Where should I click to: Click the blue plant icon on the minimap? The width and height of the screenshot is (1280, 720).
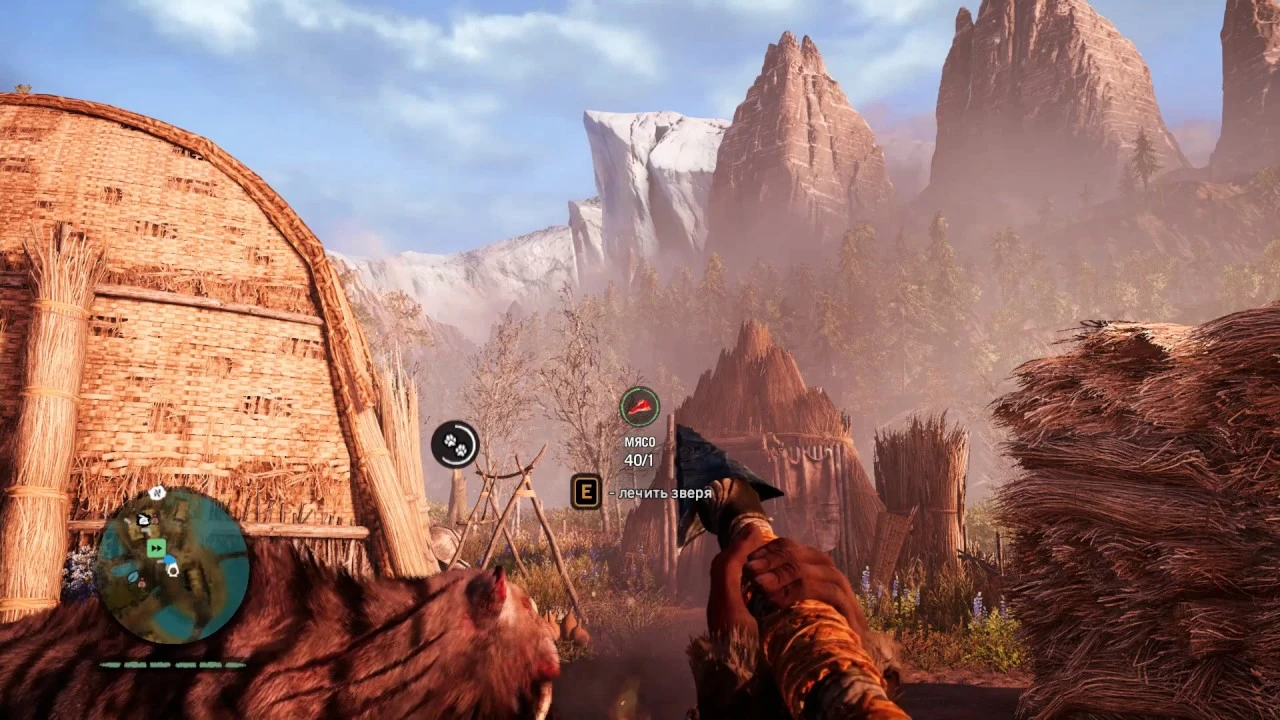[x=132, y=575]
